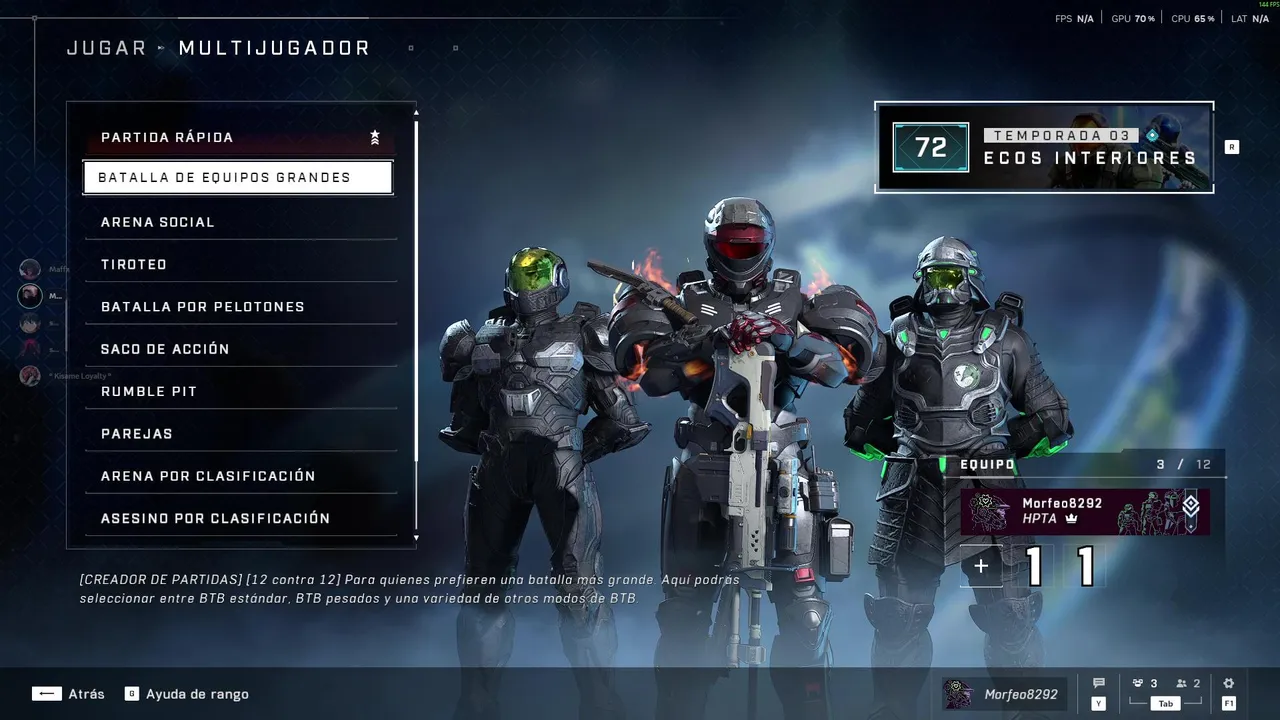Open the settings gear icon

click(x=1229, y=684)
